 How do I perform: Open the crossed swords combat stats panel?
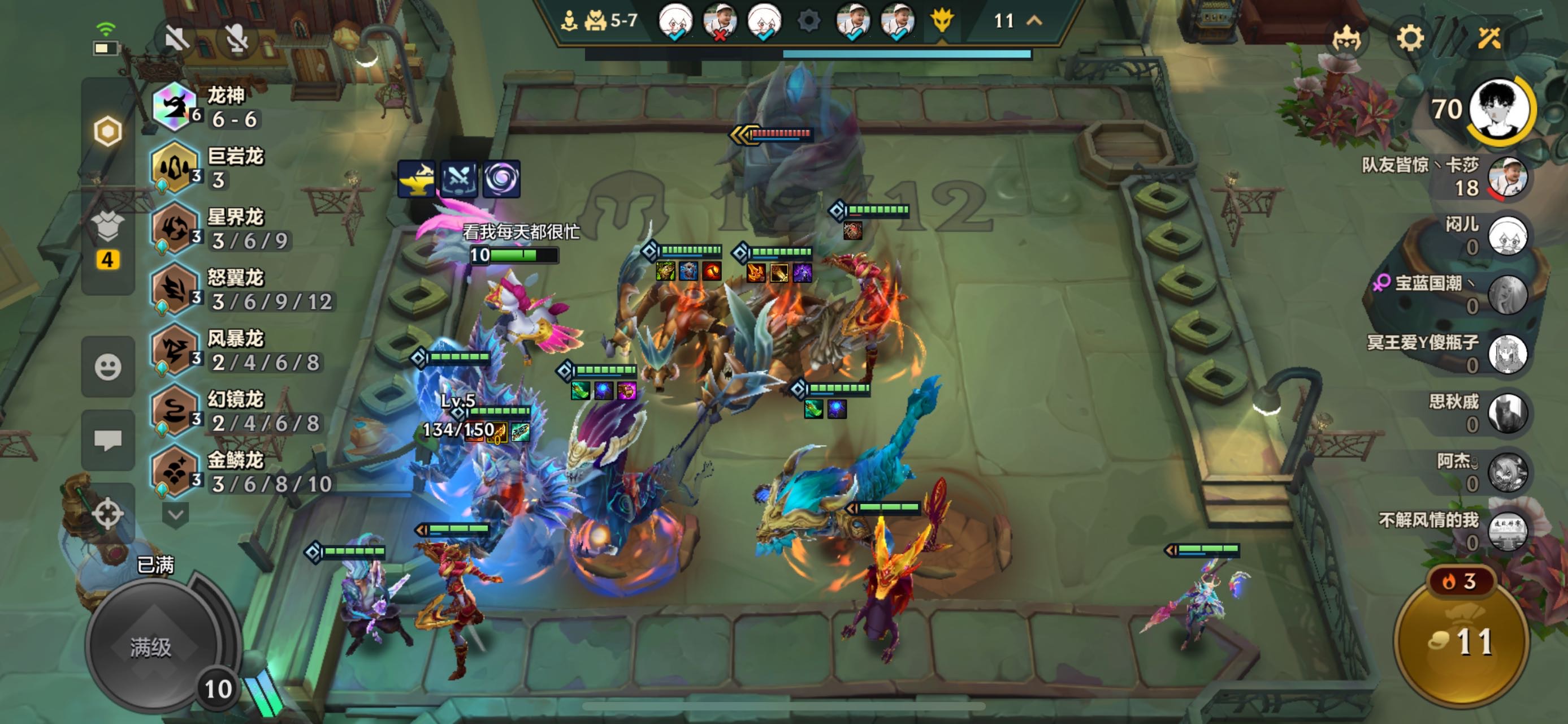tap(1489, 39)
